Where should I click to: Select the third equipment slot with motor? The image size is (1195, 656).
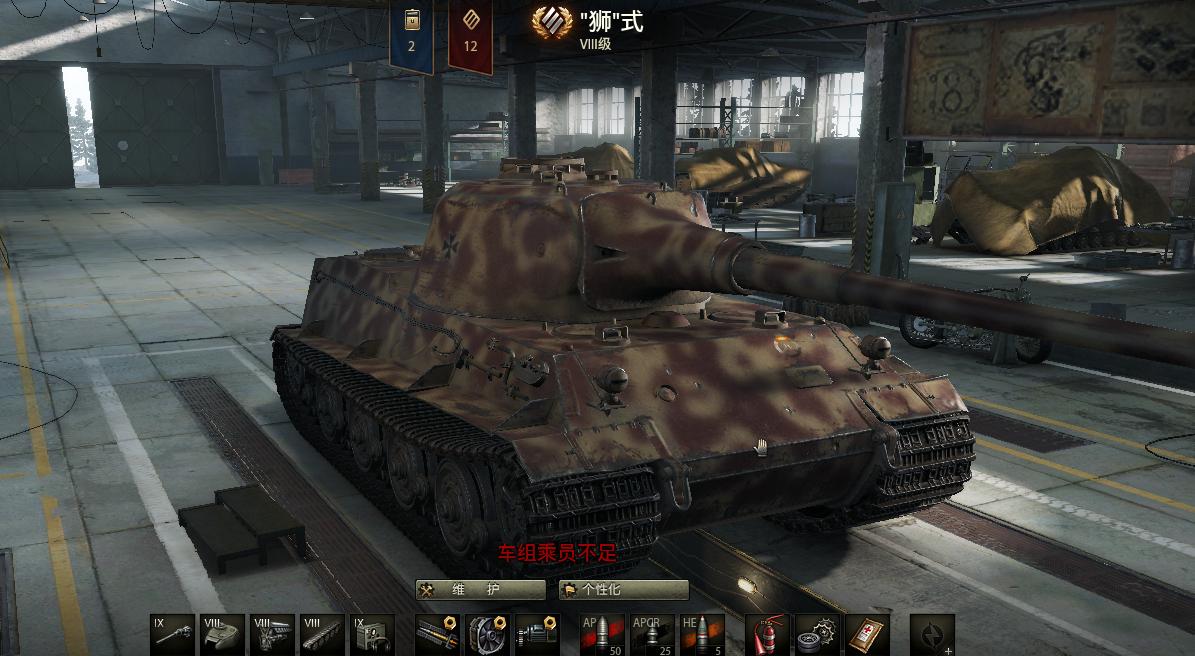click(537, 635)
